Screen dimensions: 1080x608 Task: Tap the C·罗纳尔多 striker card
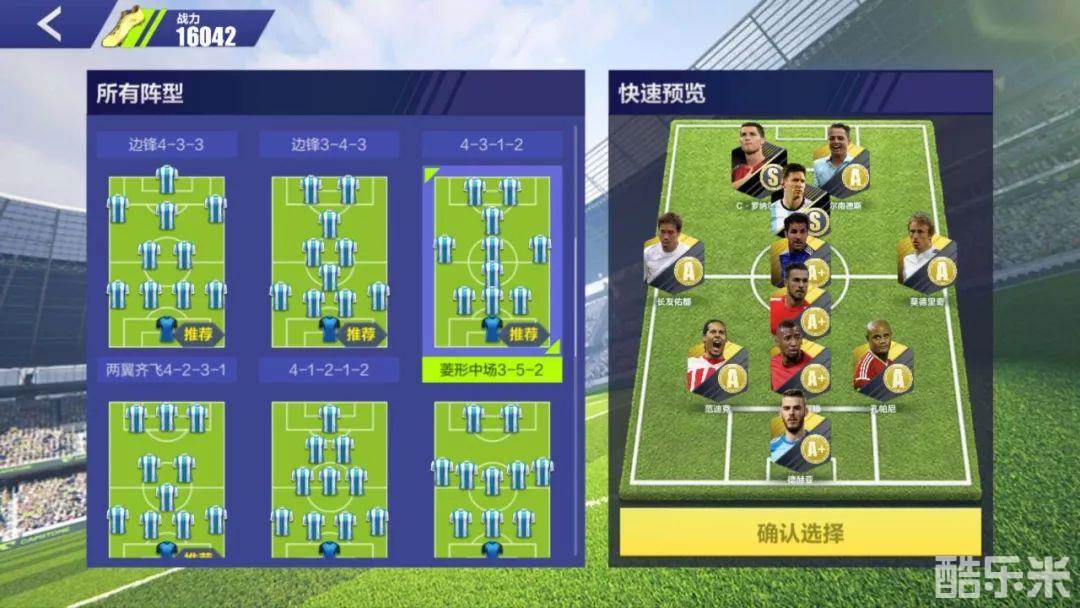(760, 162)
